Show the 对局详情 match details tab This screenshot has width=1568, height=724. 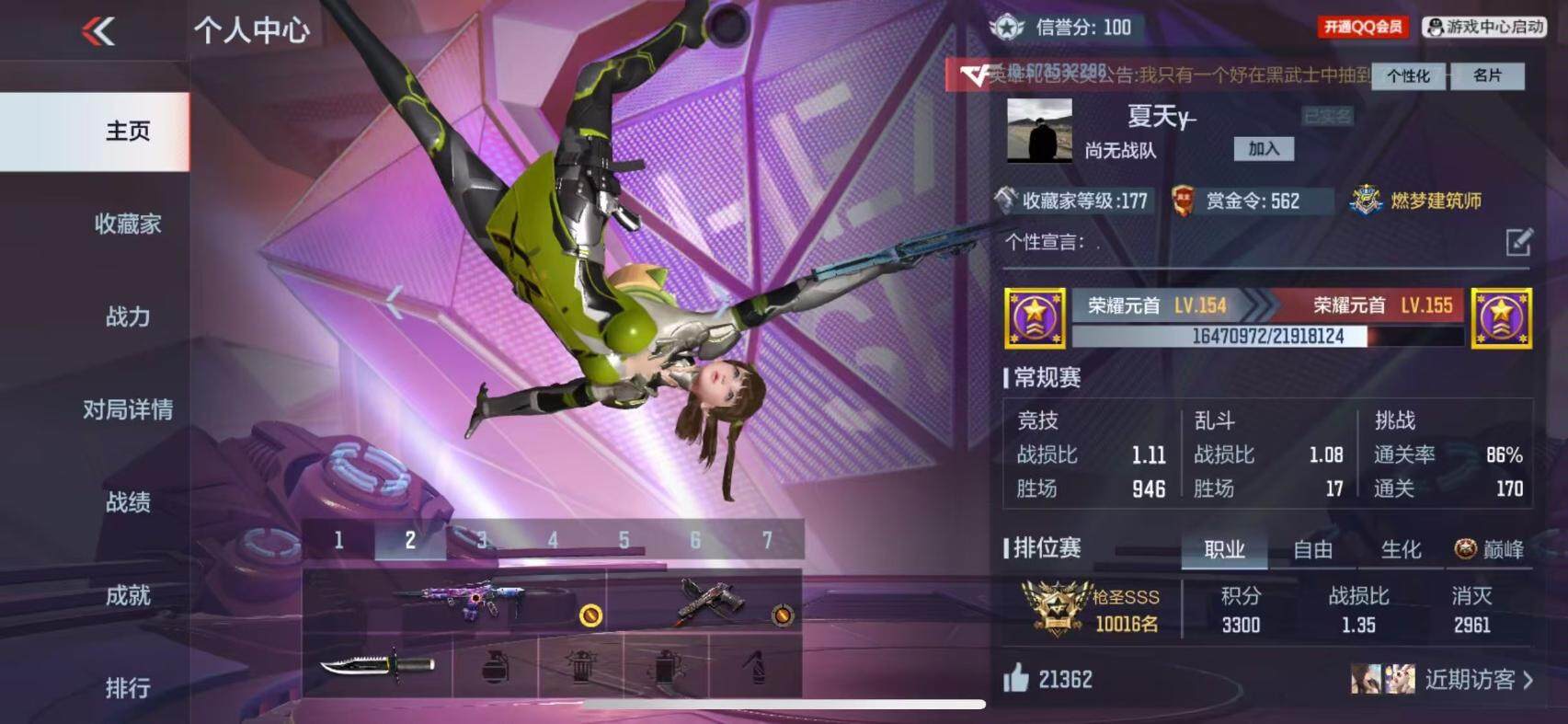127,409
